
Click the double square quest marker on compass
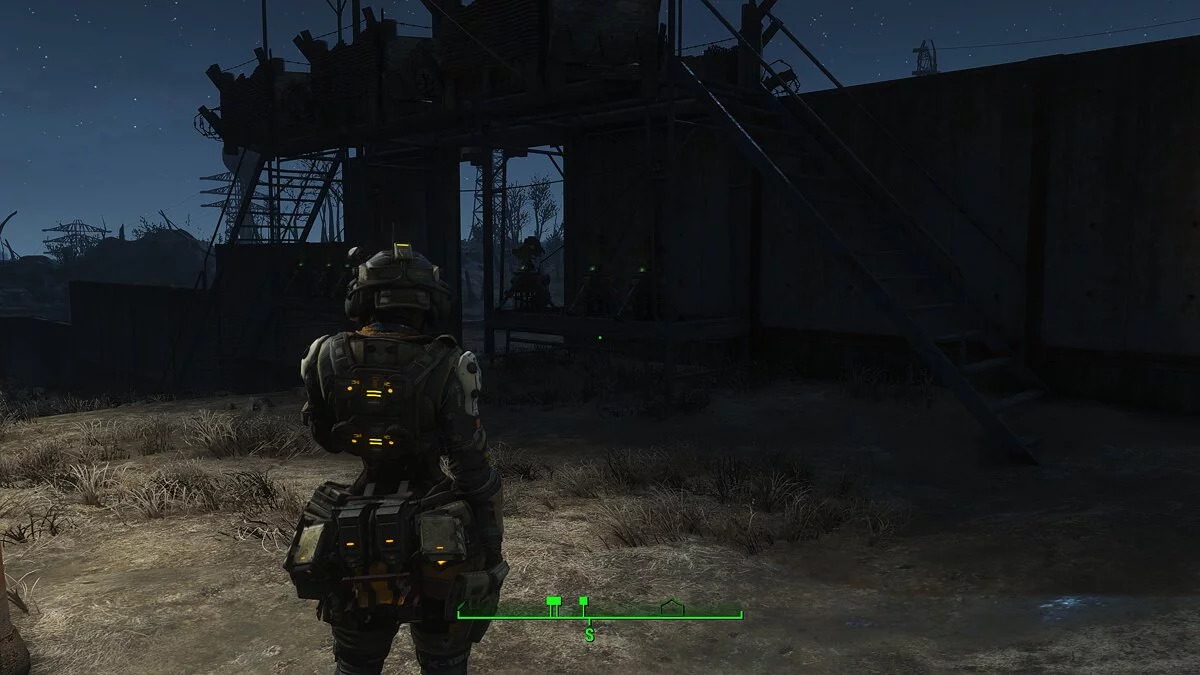pyautogui.click(x=553, y=602)
